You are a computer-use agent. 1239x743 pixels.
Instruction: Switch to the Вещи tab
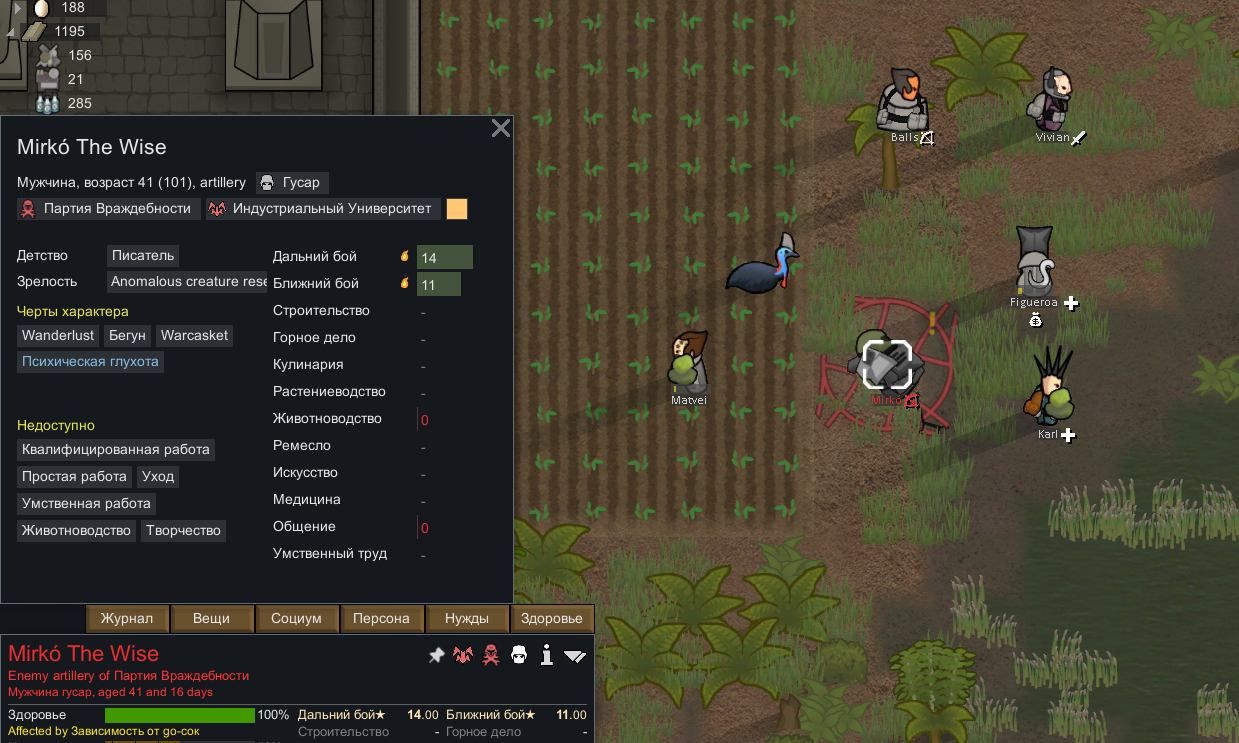(x=211, y=619)
